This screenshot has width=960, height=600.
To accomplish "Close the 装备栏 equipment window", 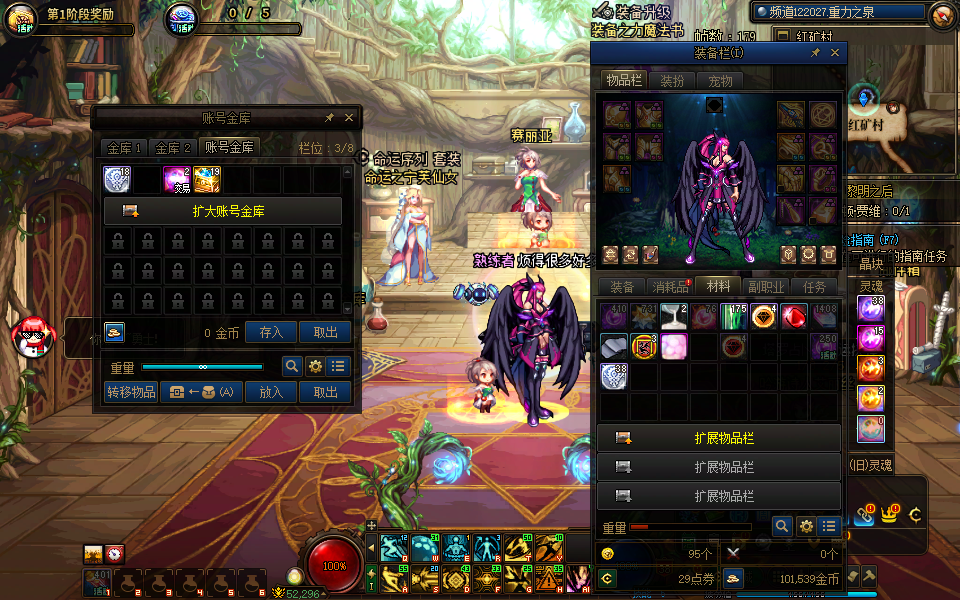I will pyautogui.click(x=835, y=53).
